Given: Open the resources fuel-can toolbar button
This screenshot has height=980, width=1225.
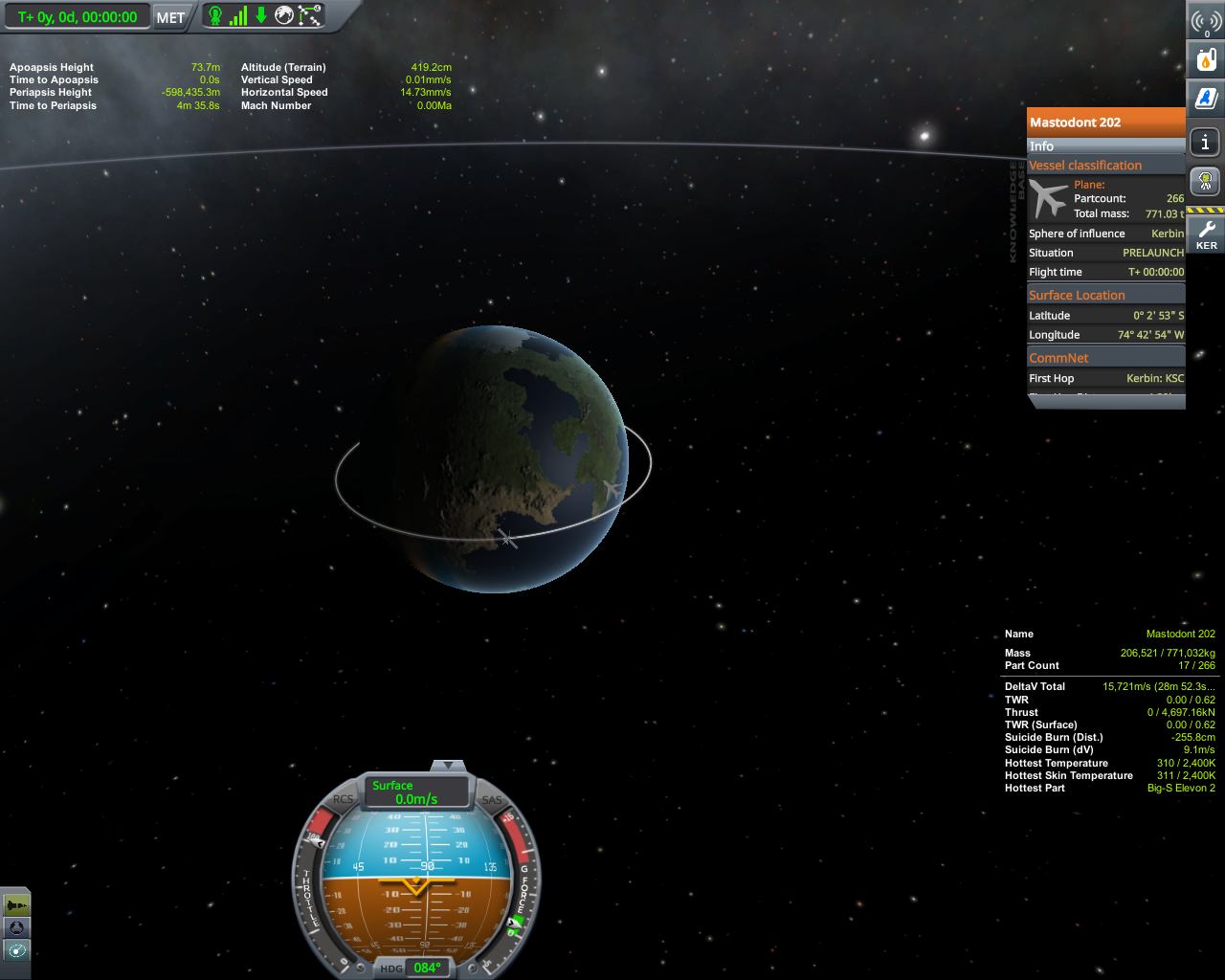Looking at the screenshot, I should pyautogui.click(x=1206, y=59).
